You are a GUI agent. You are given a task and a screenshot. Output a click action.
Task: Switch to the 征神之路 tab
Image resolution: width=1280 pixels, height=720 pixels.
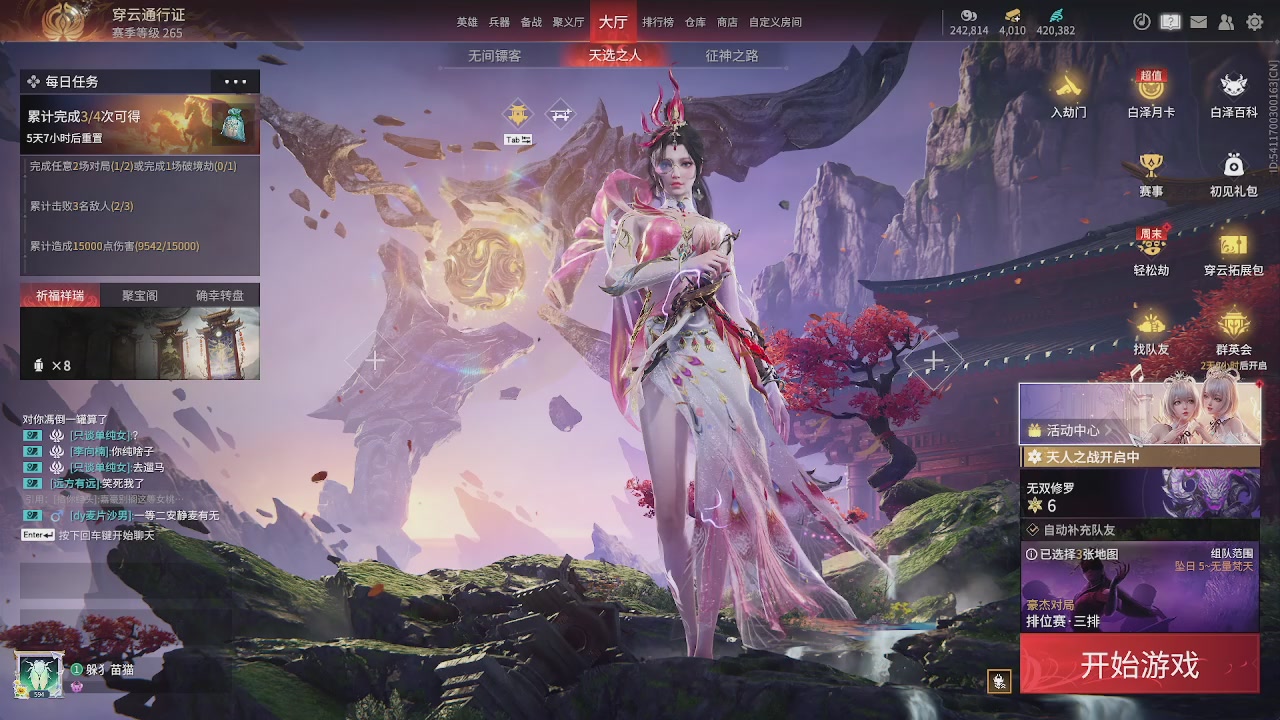[x=731, y=56]
